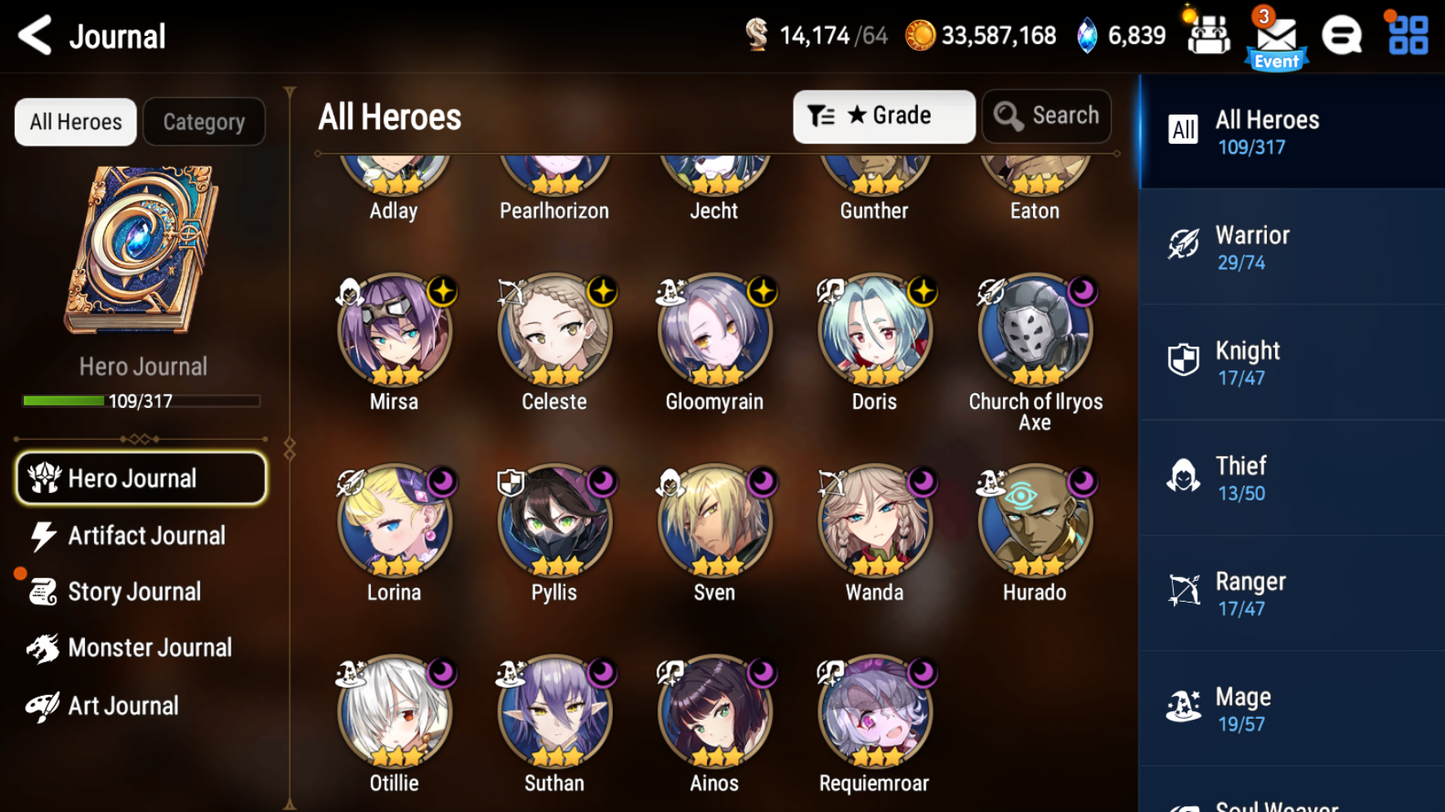Check the Hero Journal progress bar
The image size is (1445, 812).
(x=140, y=401)
